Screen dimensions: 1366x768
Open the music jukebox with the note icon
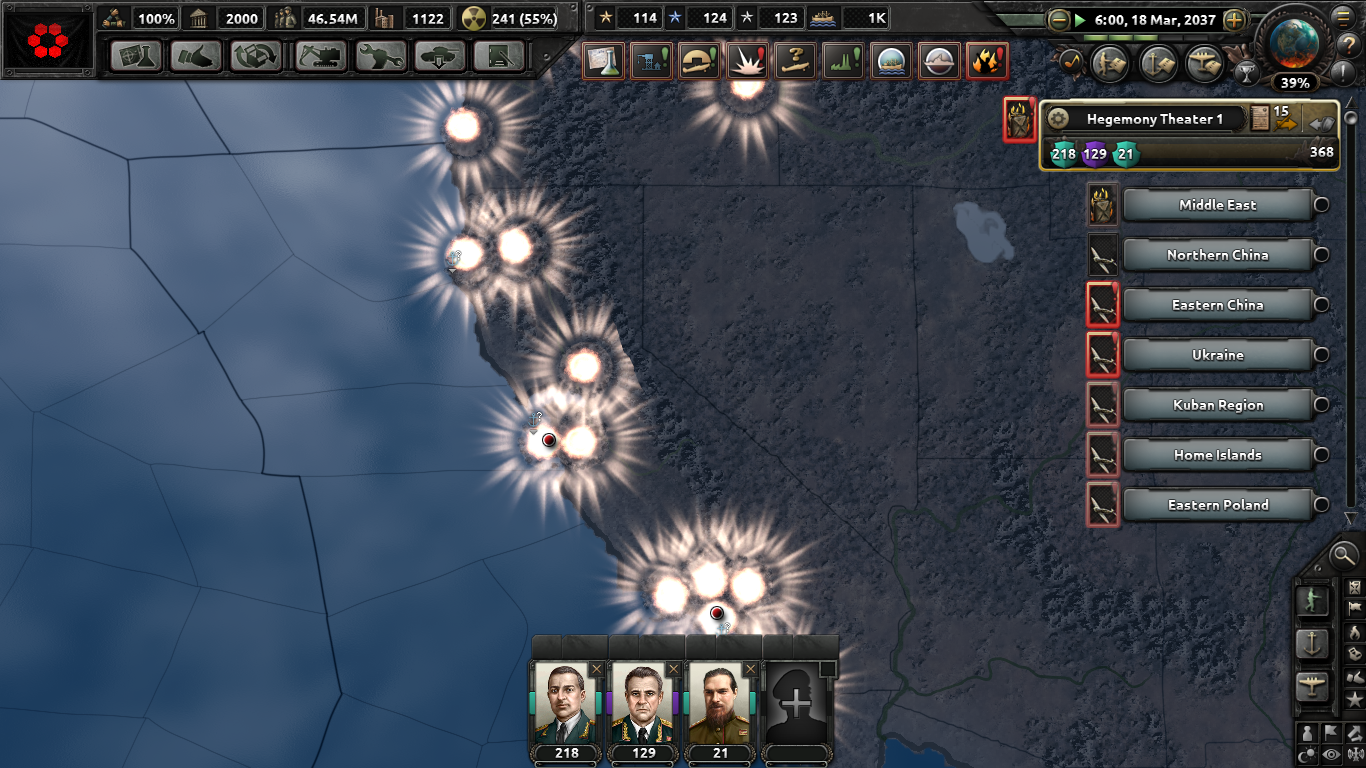(1070, 60)
